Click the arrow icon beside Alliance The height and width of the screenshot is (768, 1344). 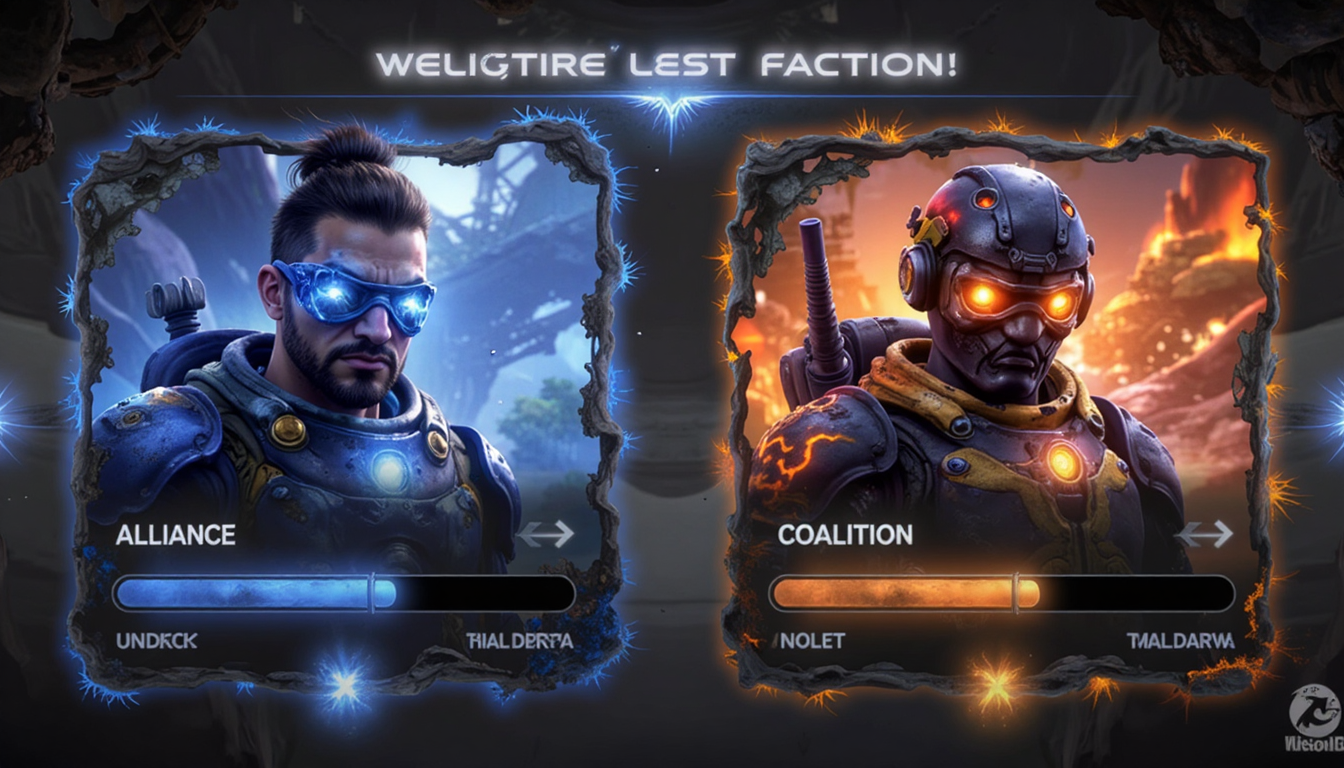pos(546,534)
